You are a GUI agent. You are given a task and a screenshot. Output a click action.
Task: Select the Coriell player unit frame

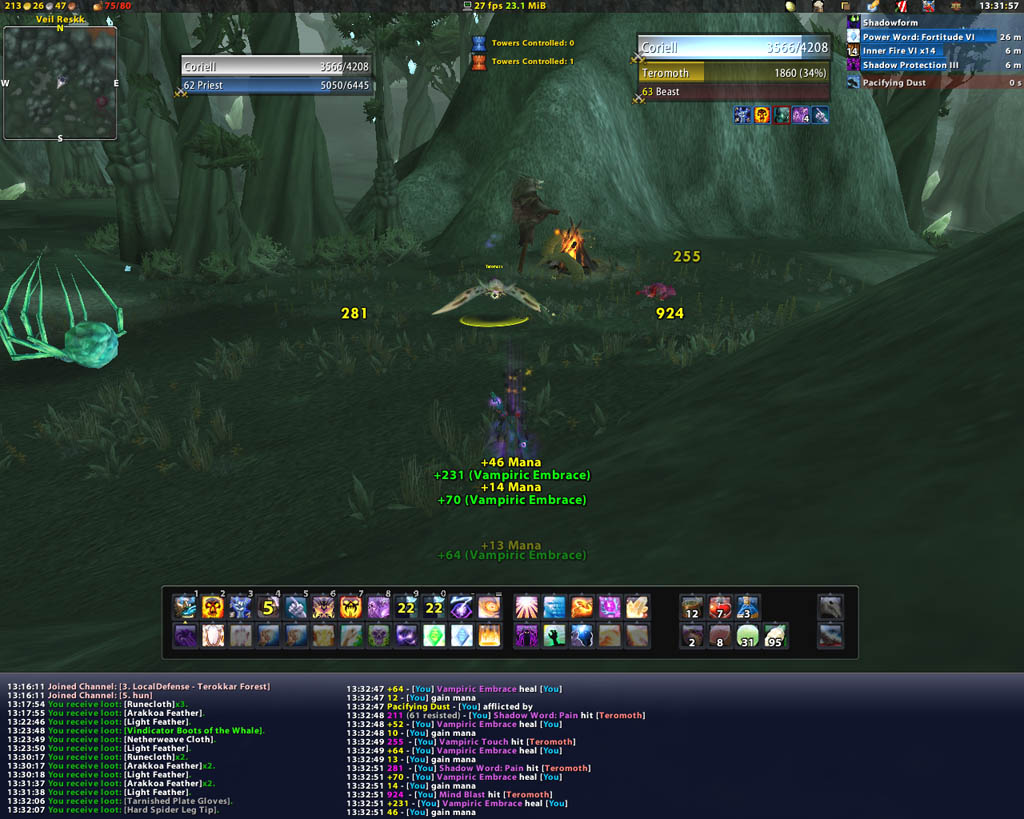275,67
